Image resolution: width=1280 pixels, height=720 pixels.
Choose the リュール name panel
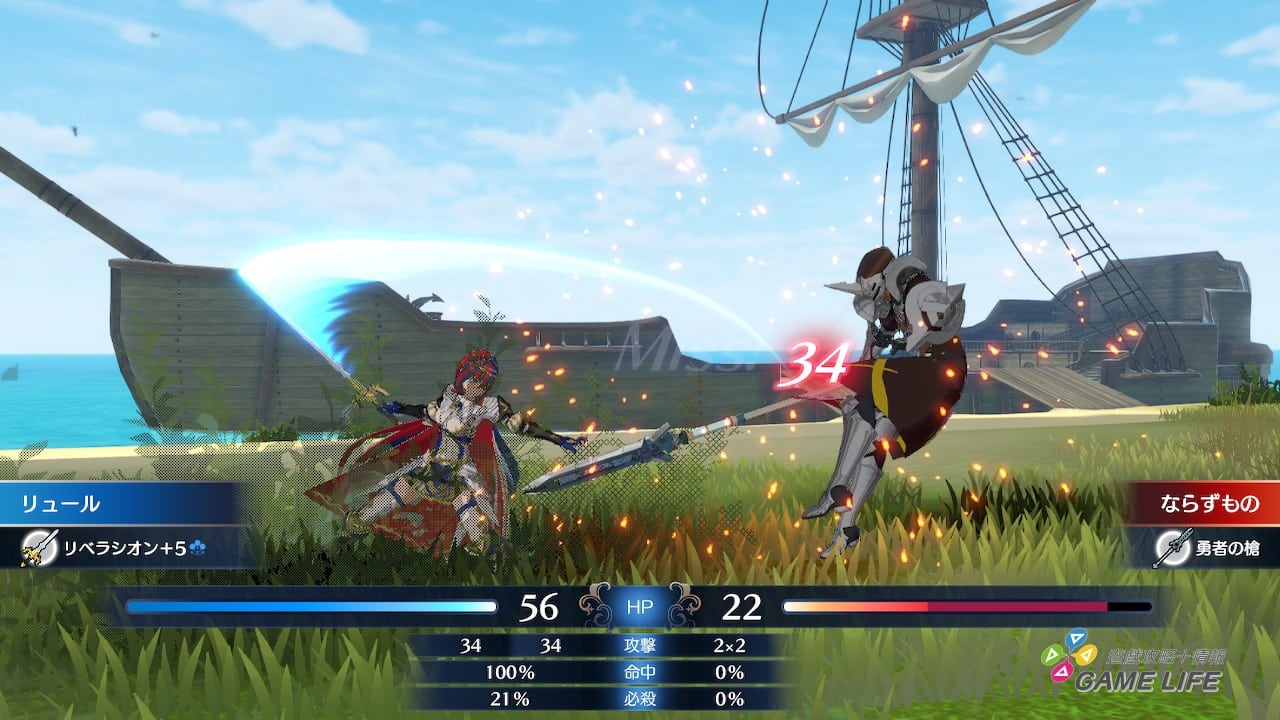coord(120,503)
